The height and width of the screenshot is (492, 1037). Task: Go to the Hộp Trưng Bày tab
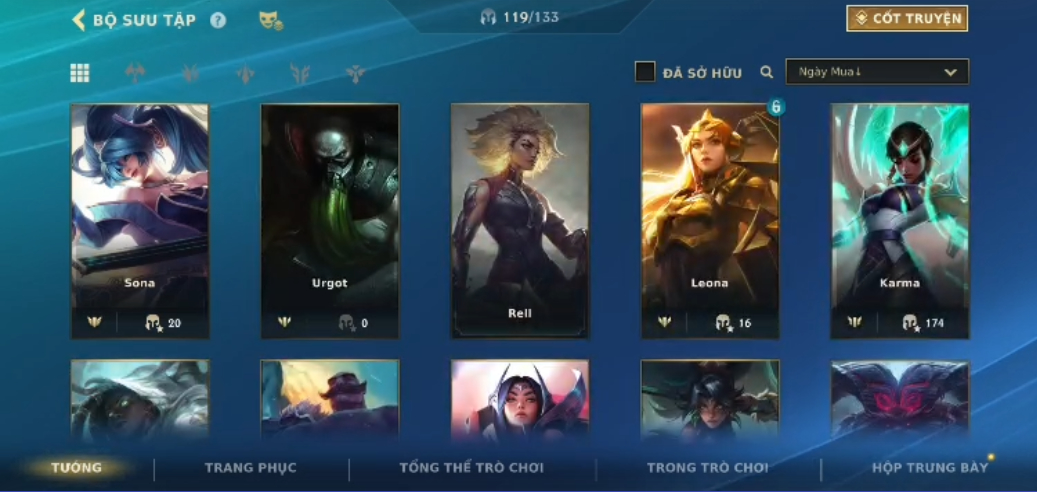coord(930,468)
